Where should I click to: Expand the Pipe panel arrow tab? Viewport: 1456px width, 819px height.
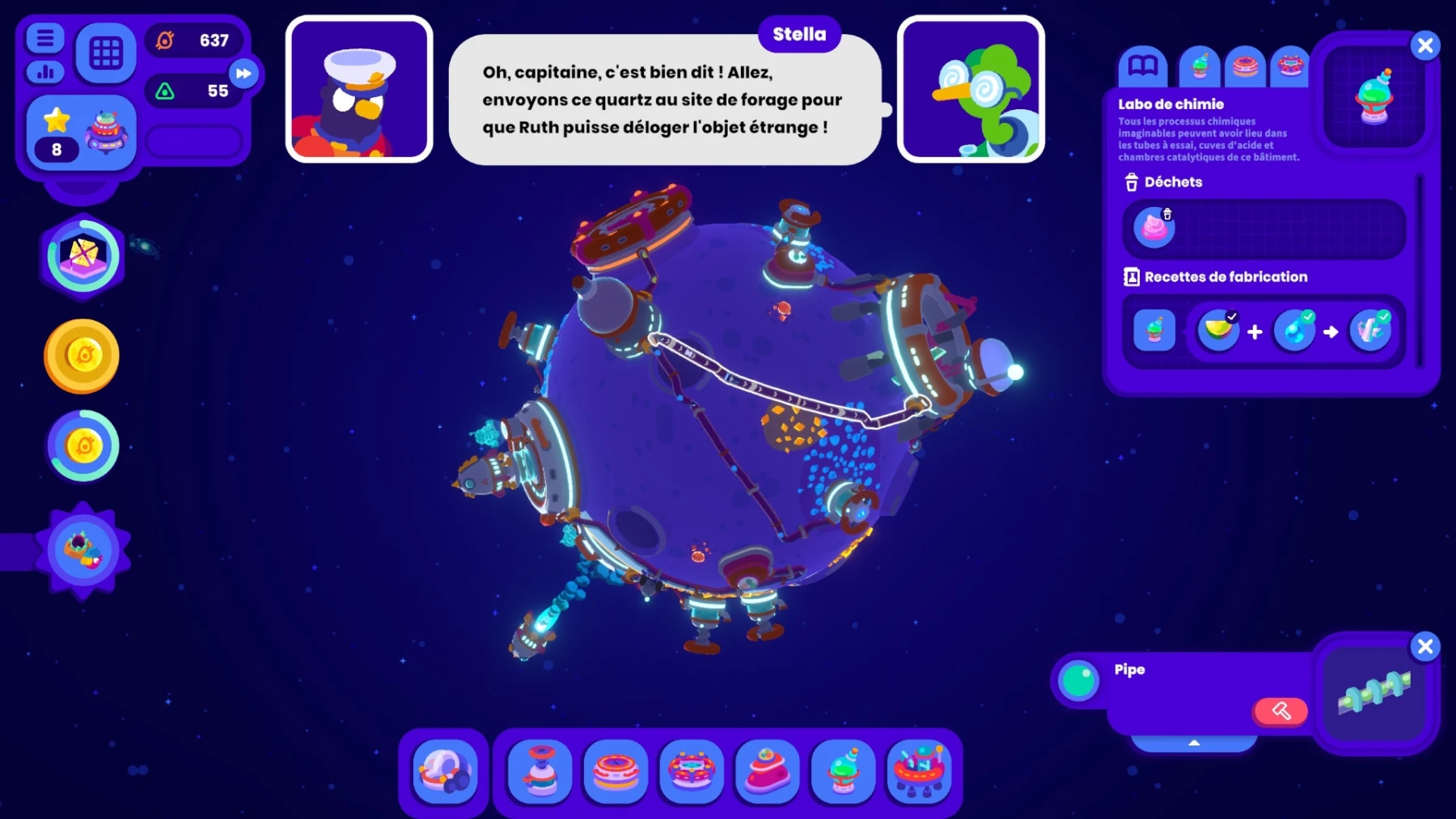pos(1194,742)
